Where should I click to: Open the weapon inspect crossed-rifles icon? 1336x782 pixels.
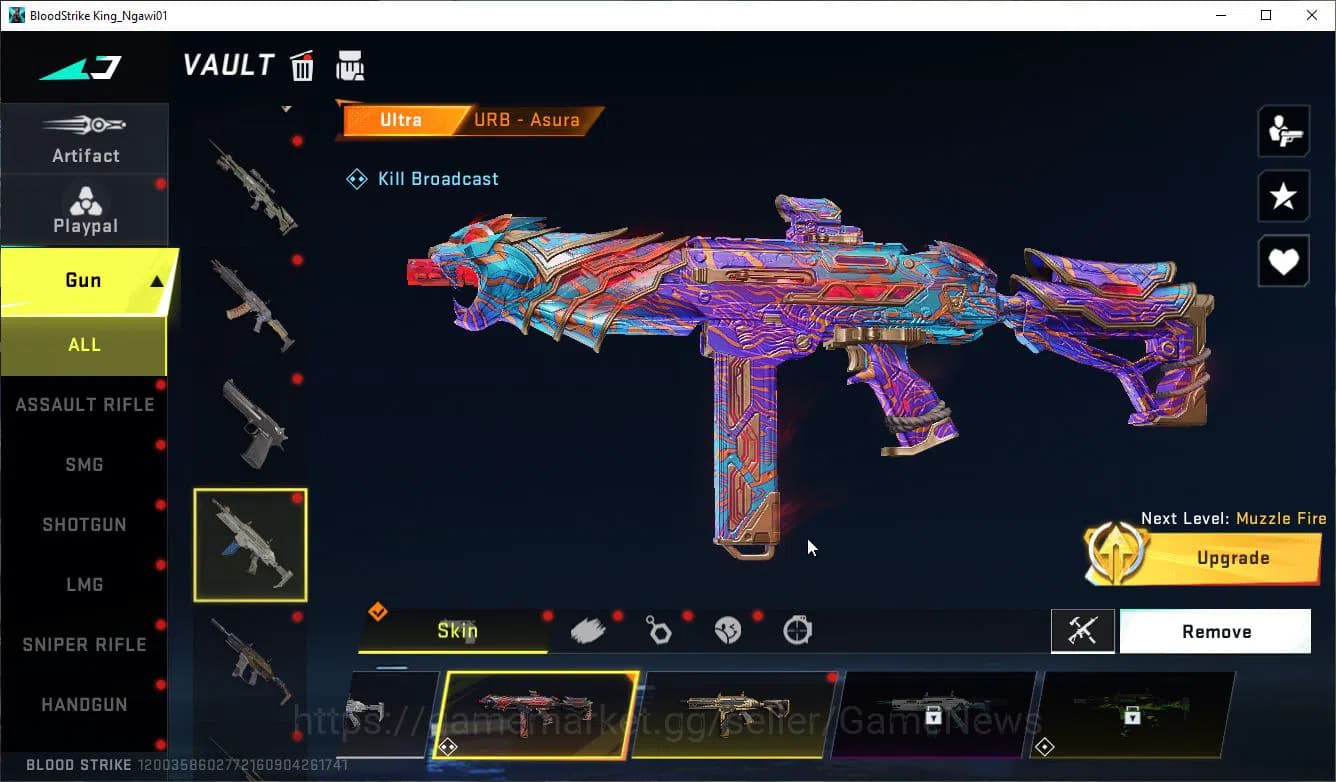pyautogui.click(x=1083, y=631)
